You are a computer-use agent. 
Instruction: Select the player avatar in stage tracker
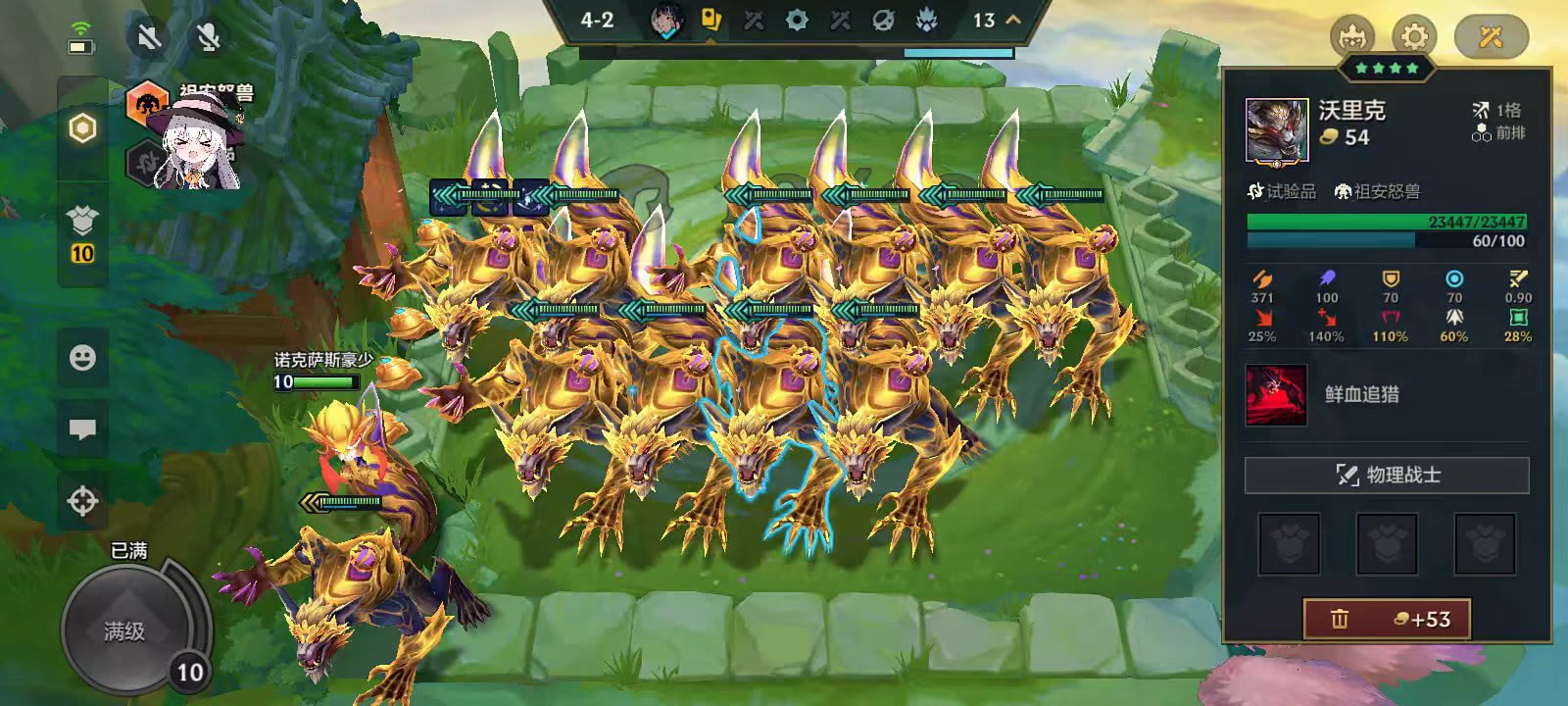click(666, 21)
